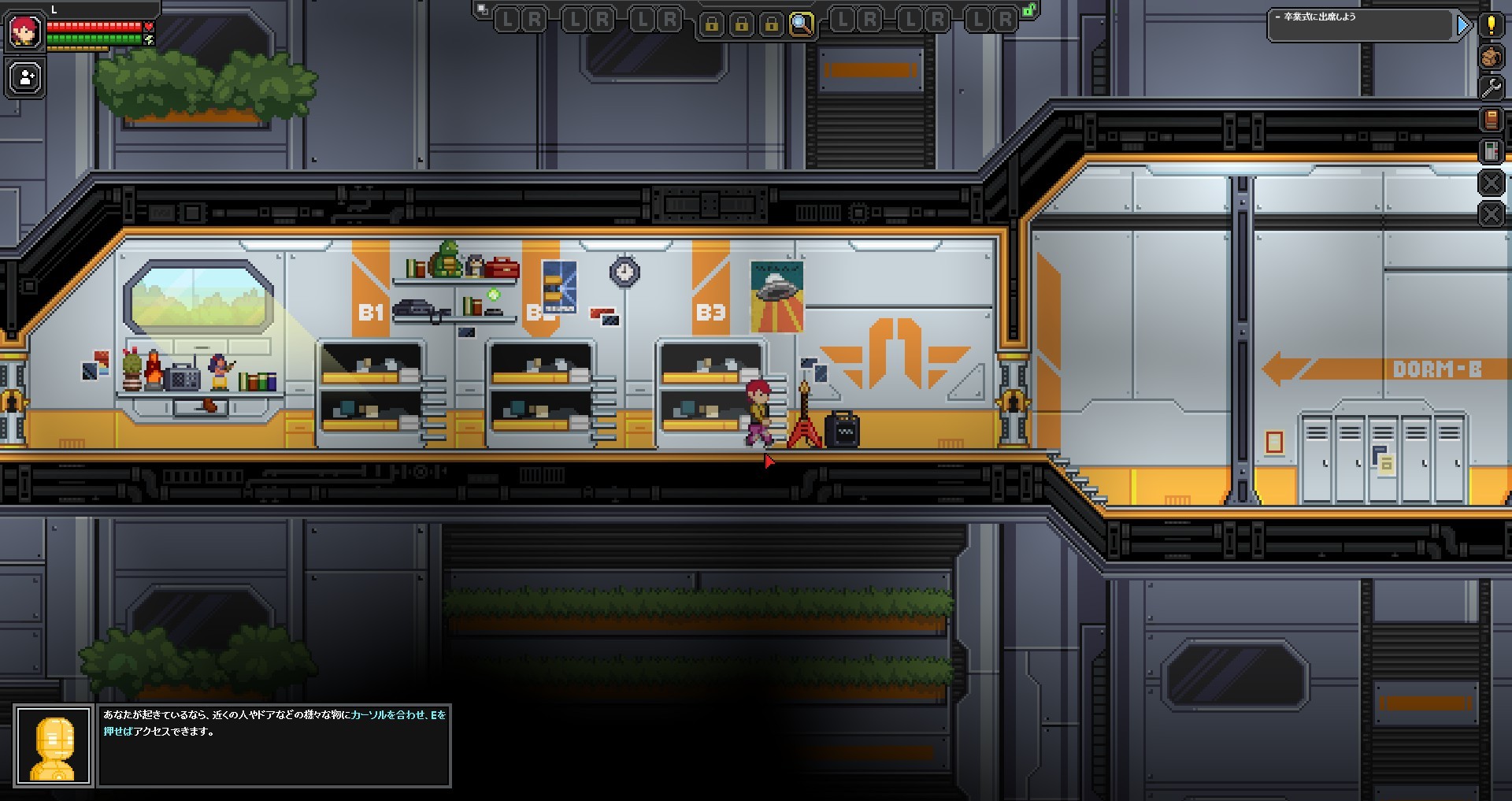Collapse the quest entry via the dash marker
The image size is (1512, 801).
coord(1277,17)
